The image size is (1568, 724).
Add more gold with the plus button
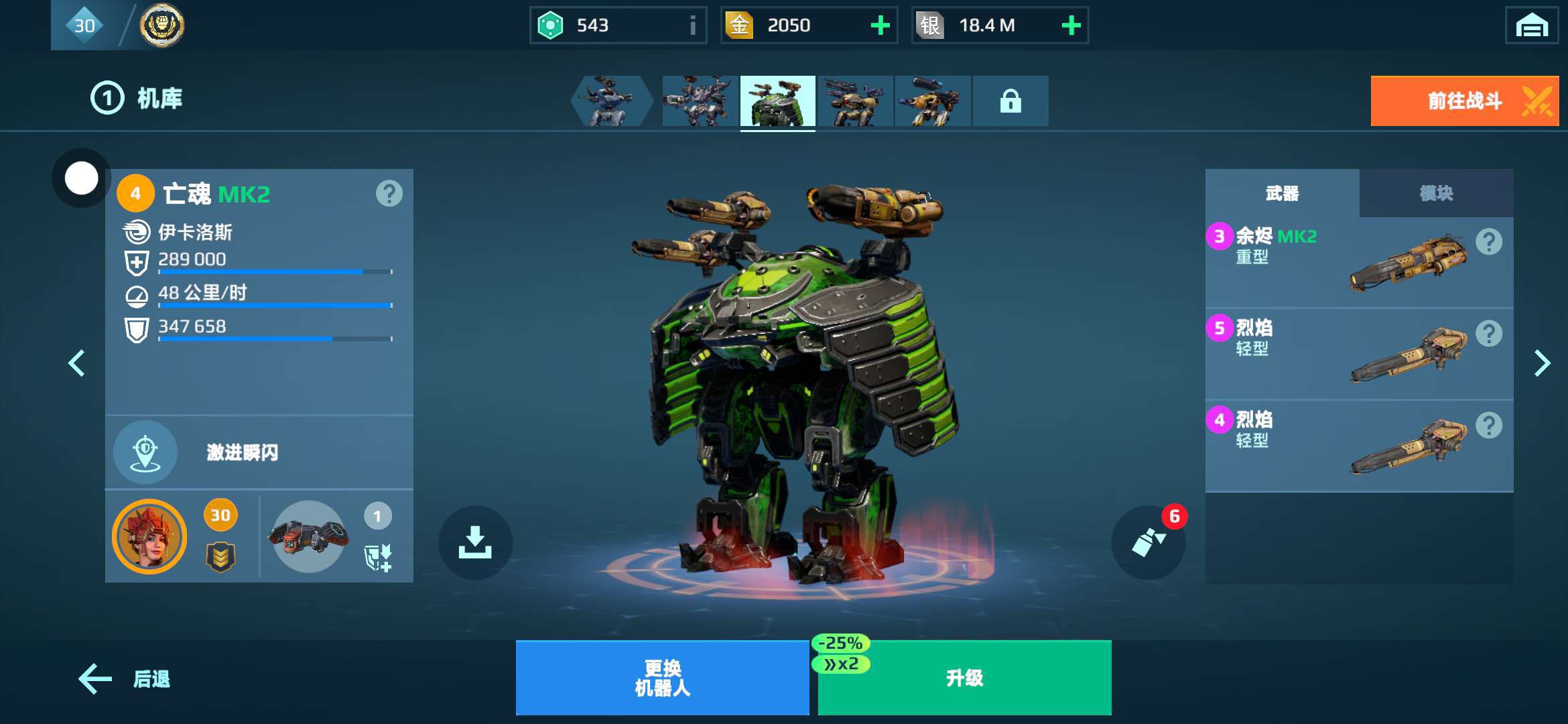point(880,25)
